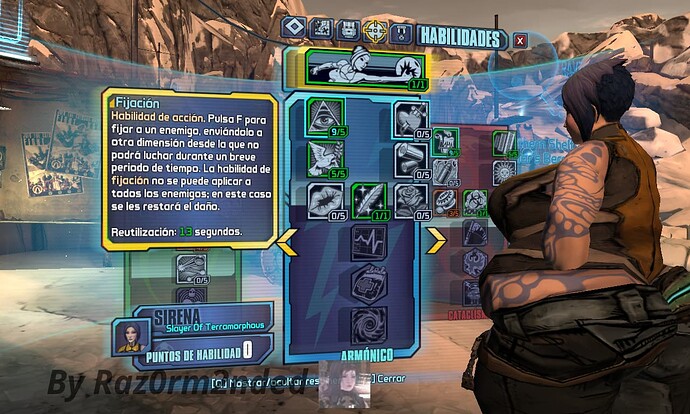Open the map tab

321,29
